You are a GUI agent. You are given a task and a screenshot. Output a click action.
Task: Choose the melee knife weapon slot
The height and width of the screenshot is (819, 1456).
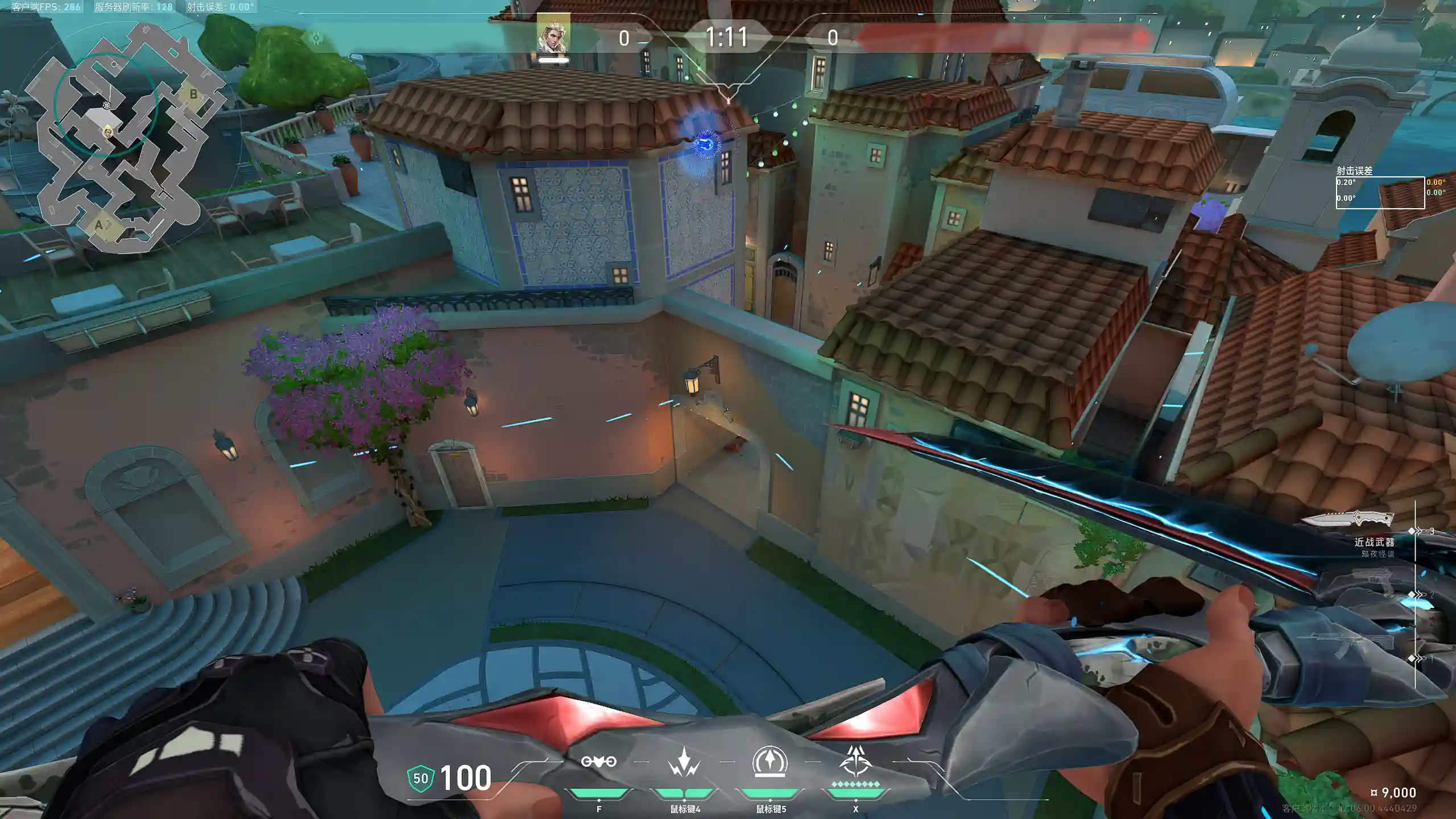1347,519
